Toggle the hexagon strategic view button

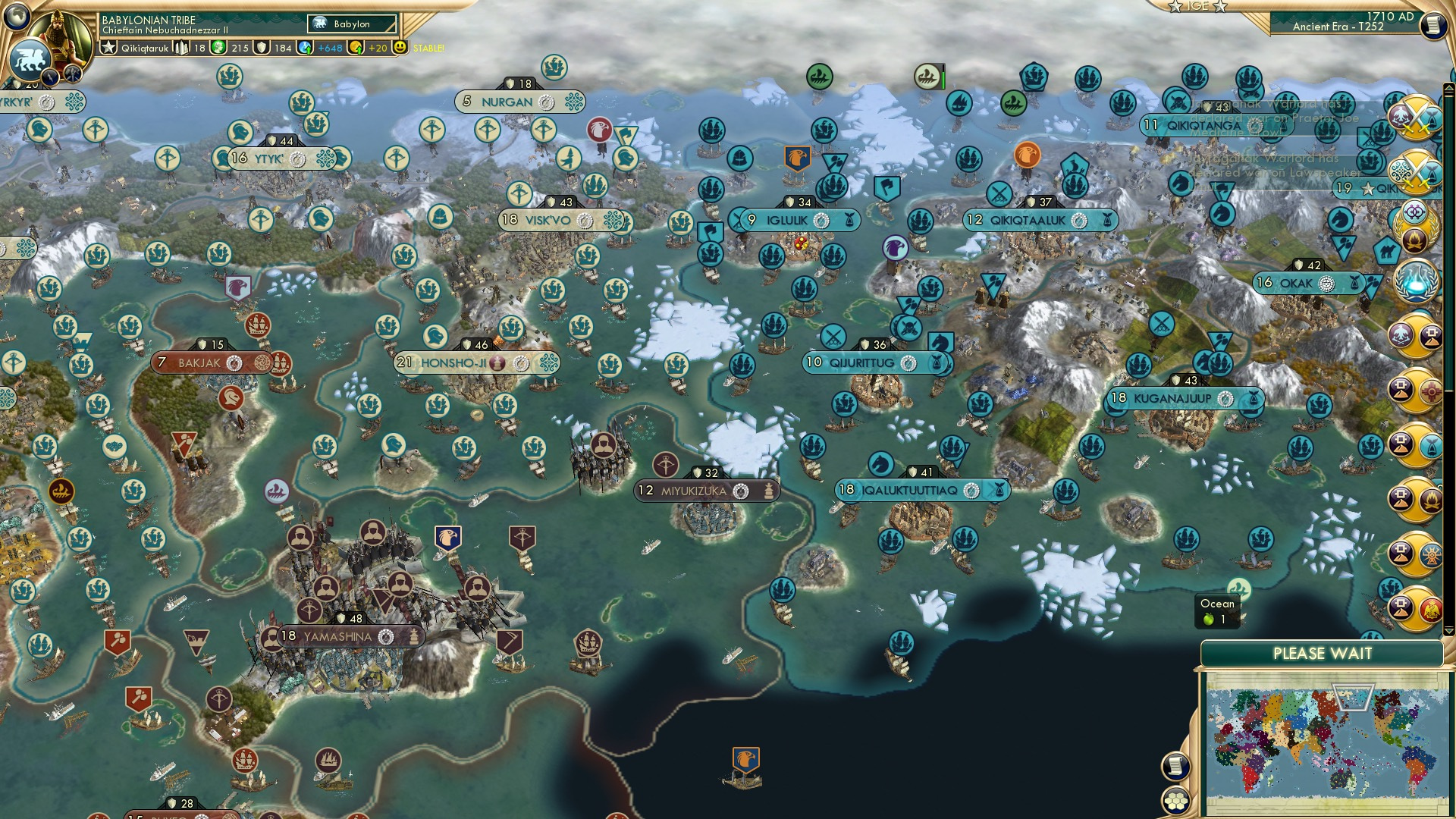[x=1175, y=802]
